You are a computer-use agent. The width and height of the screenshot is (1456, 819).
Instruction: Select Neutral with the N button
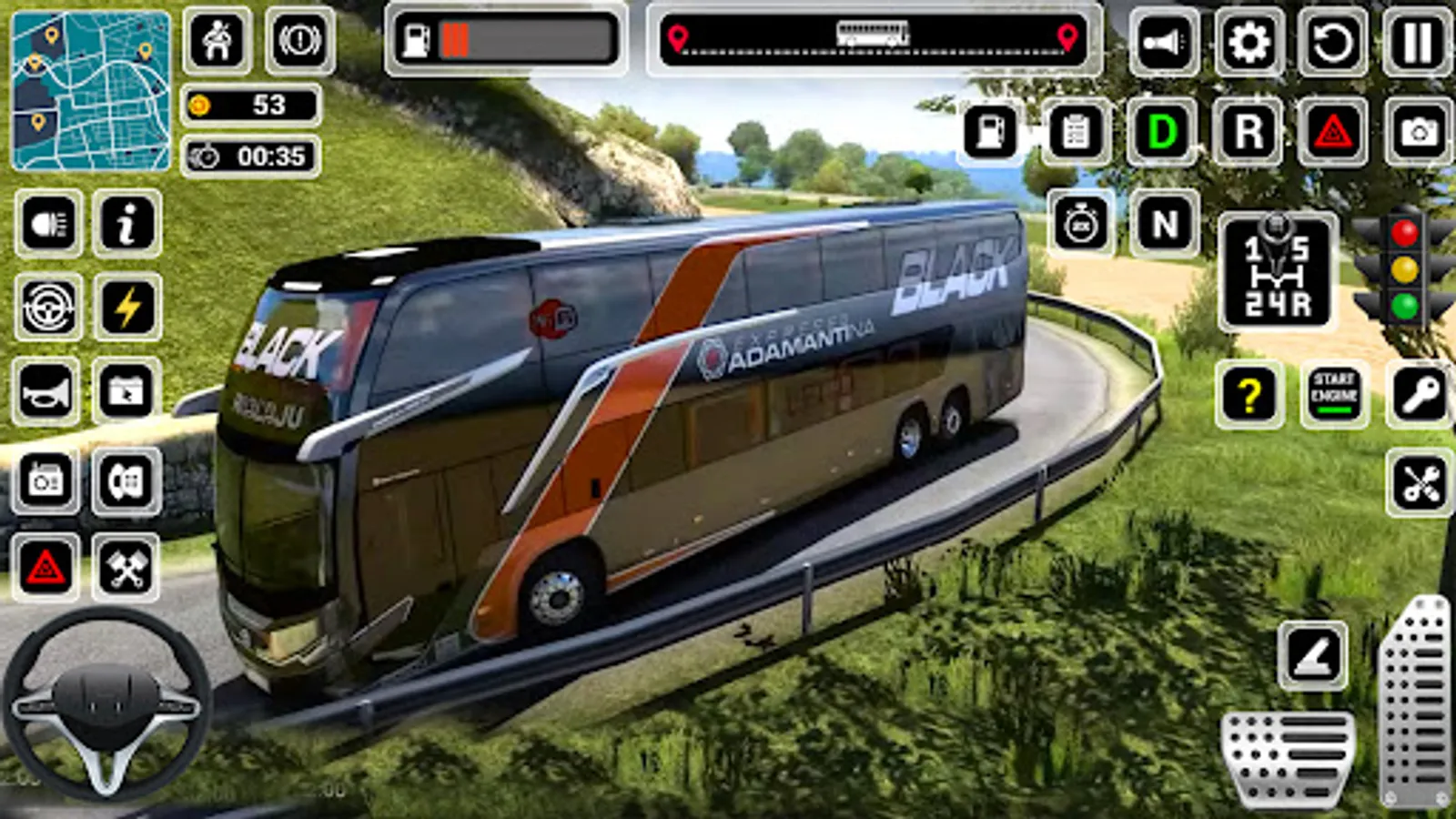(1164, 224)
